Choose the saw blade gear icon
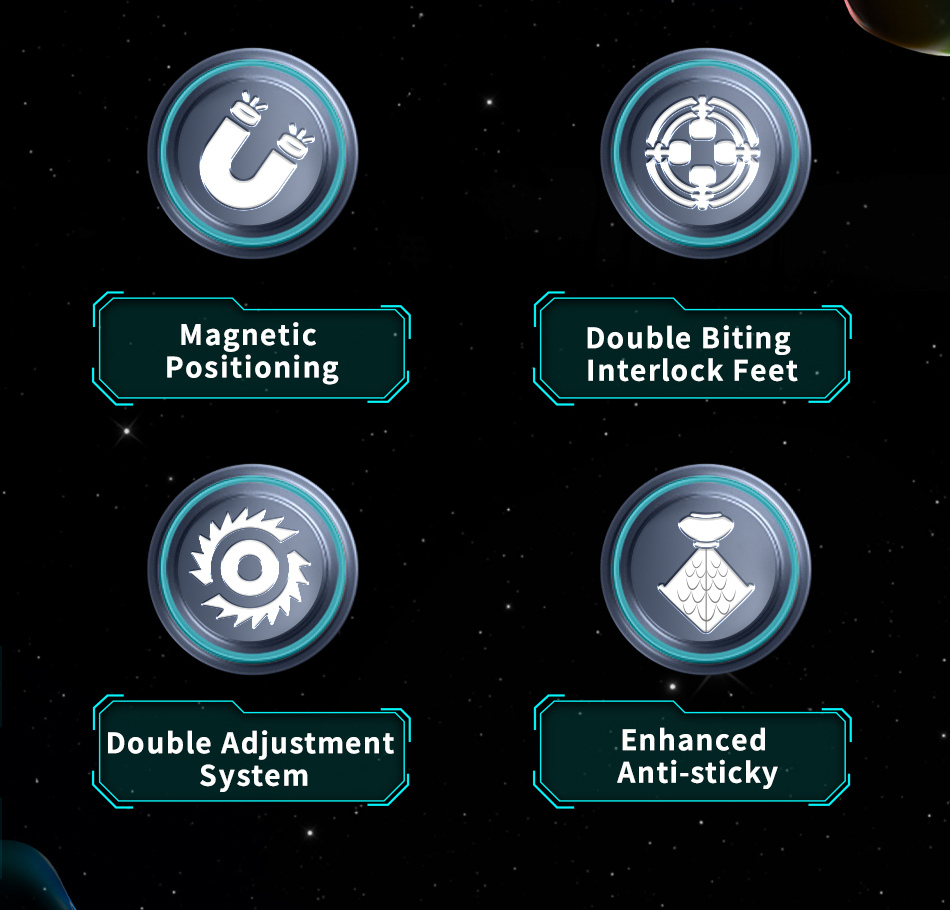Screen dimensions: 950x910 click(252, 566)
